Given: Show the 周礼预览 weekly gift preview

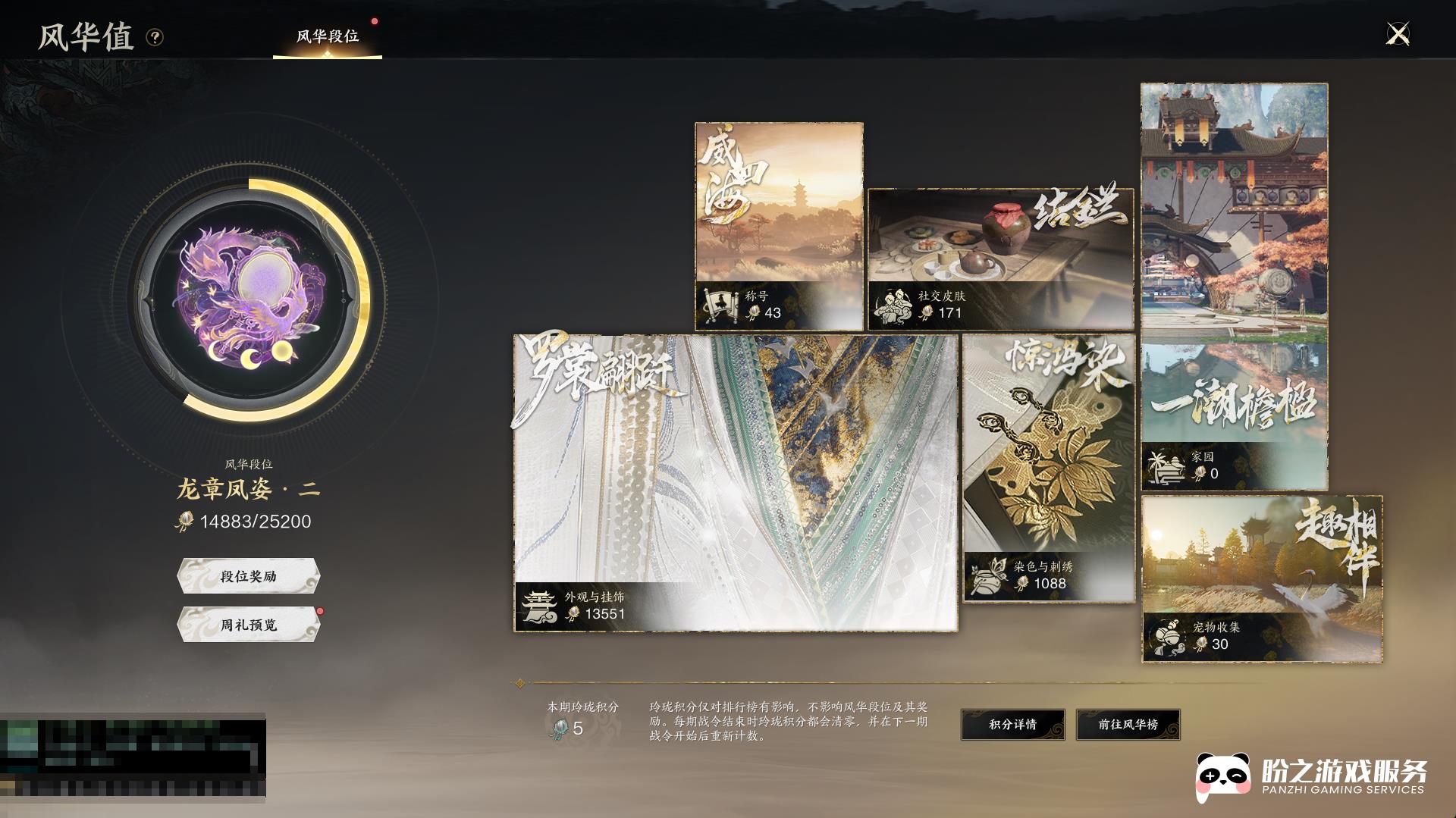Looking at the screenshot, I should pyautogui.click(x=249, y=625).
